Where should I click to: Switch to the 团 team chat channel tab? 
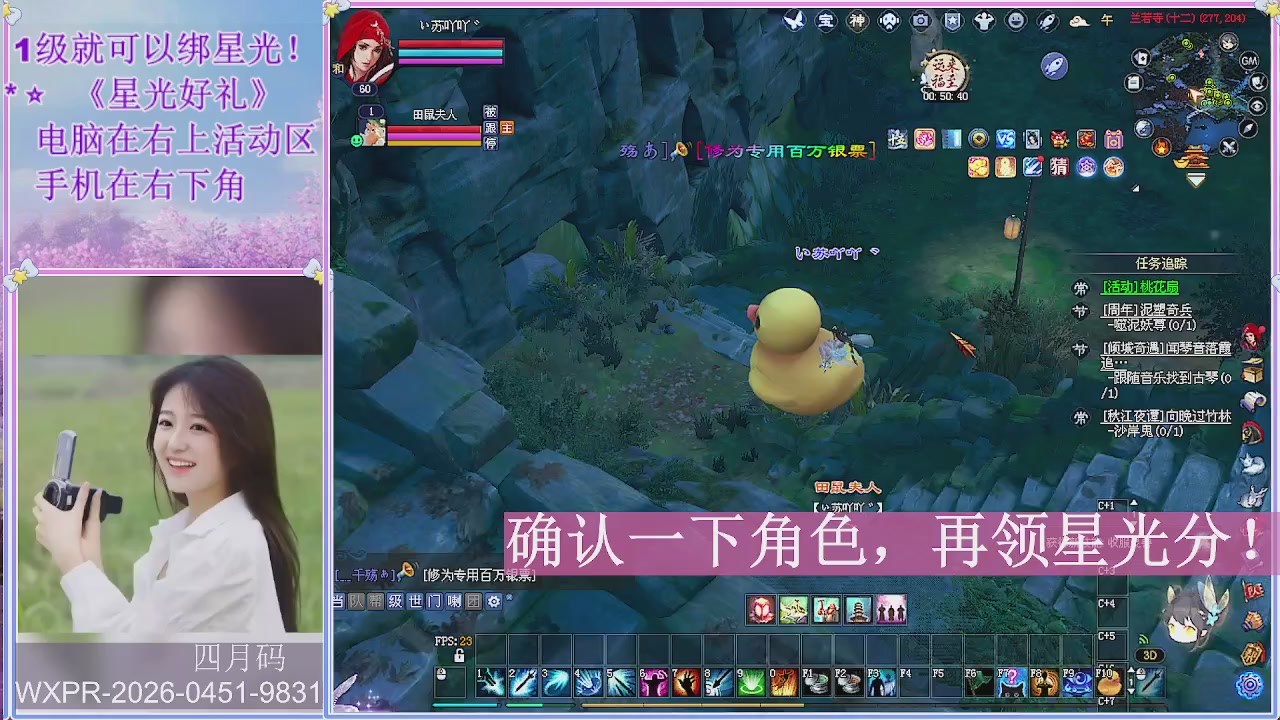[x=473, y=601]
